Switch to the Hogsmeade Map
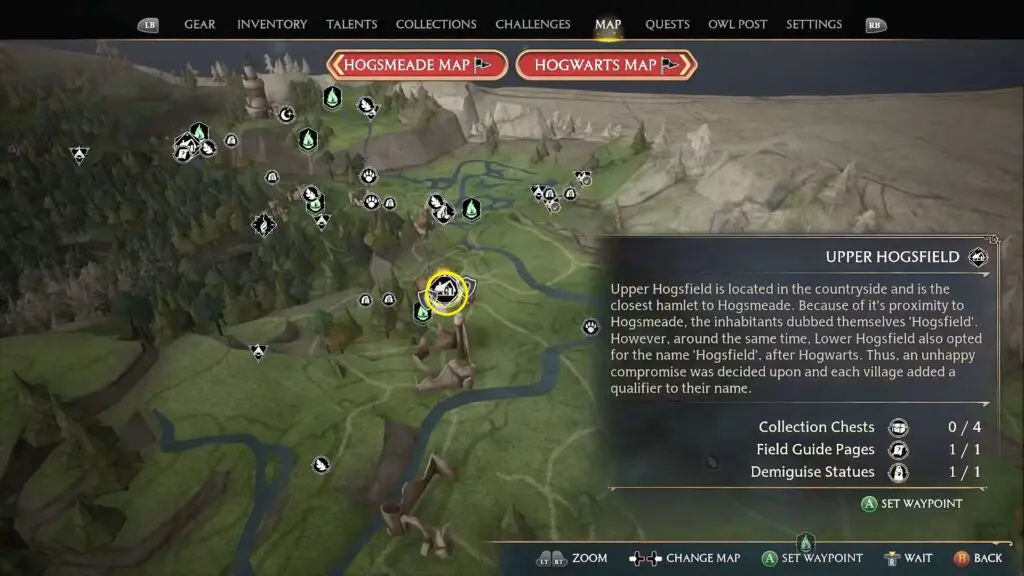This screenshot has width=1024, height=576. (411, 65)
